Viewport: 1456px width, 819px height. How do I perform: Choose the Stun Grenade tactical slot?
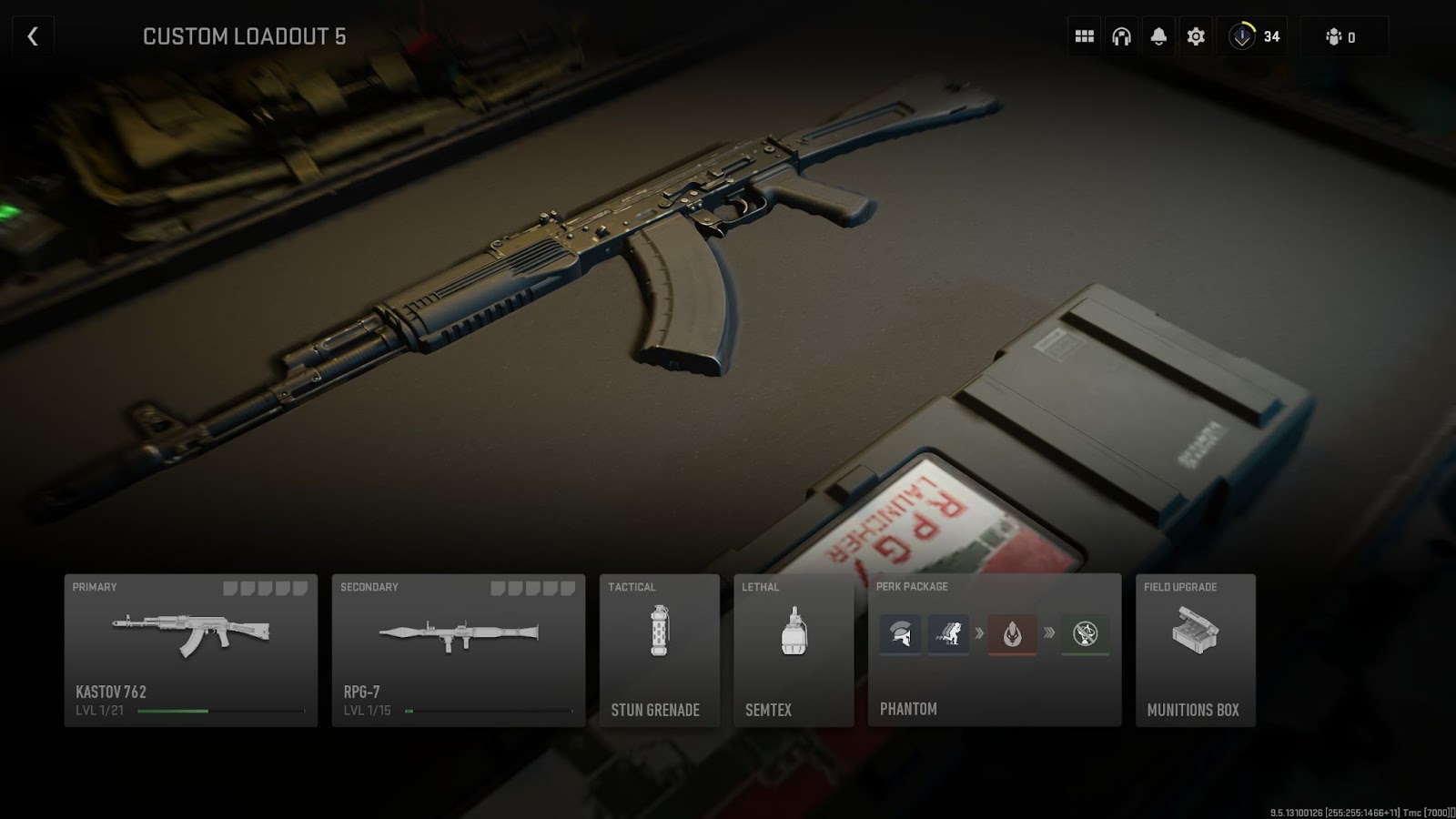point(659,650)
